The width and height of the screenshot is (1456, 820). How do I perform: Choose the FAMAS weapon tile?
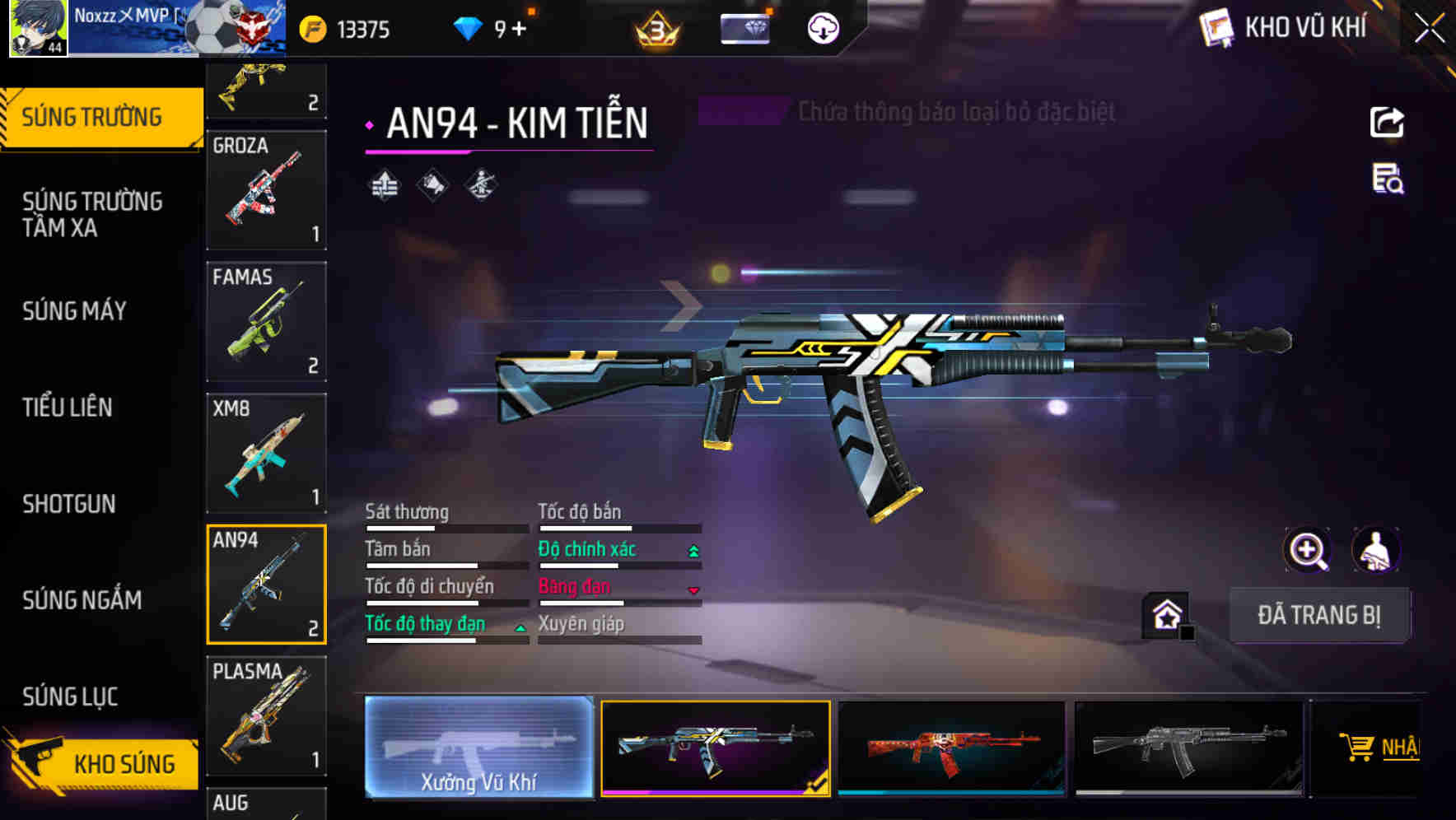(266, 321)
